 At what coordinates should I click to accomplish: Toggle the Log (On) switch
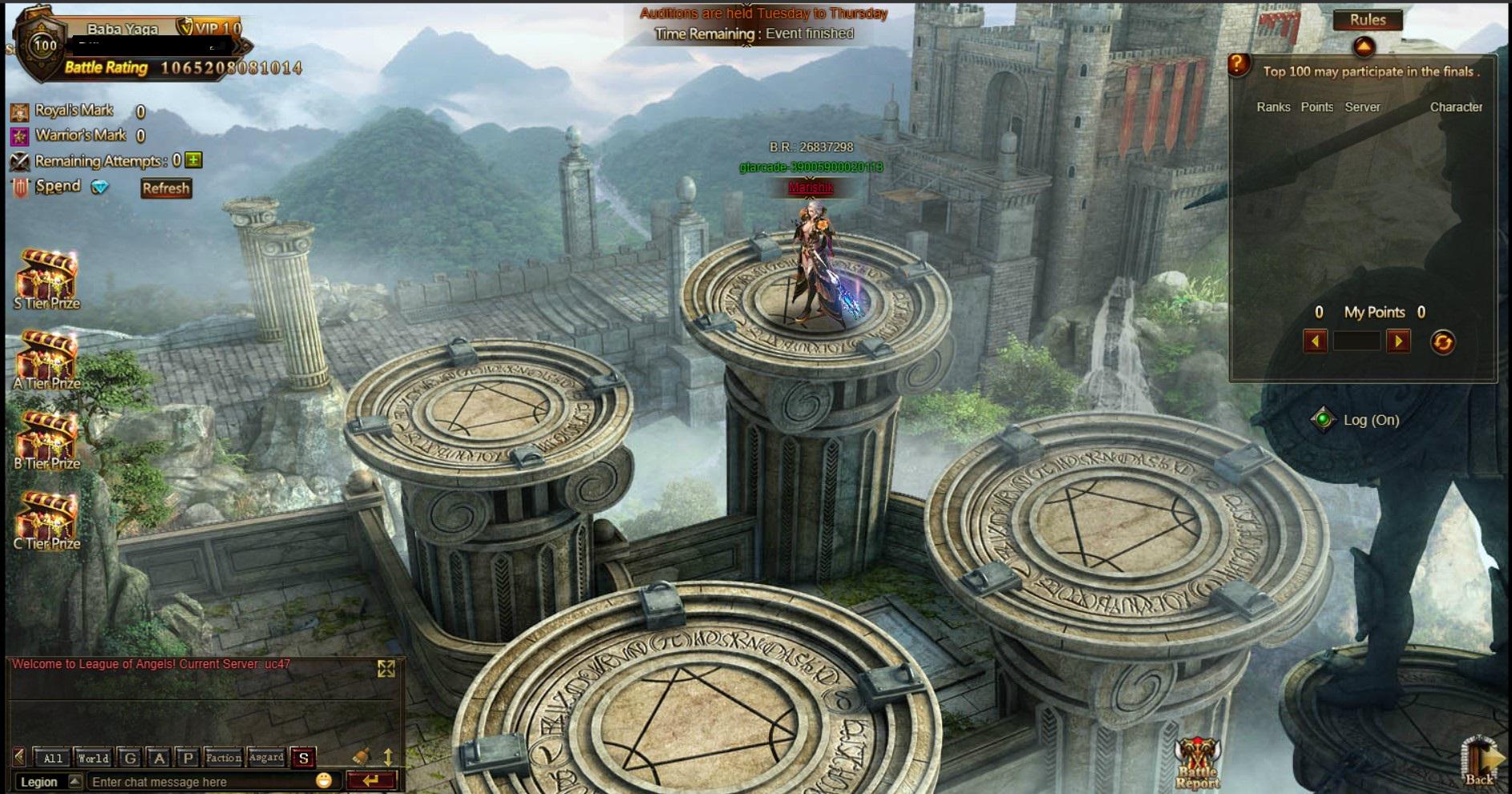coord(1323,419)
